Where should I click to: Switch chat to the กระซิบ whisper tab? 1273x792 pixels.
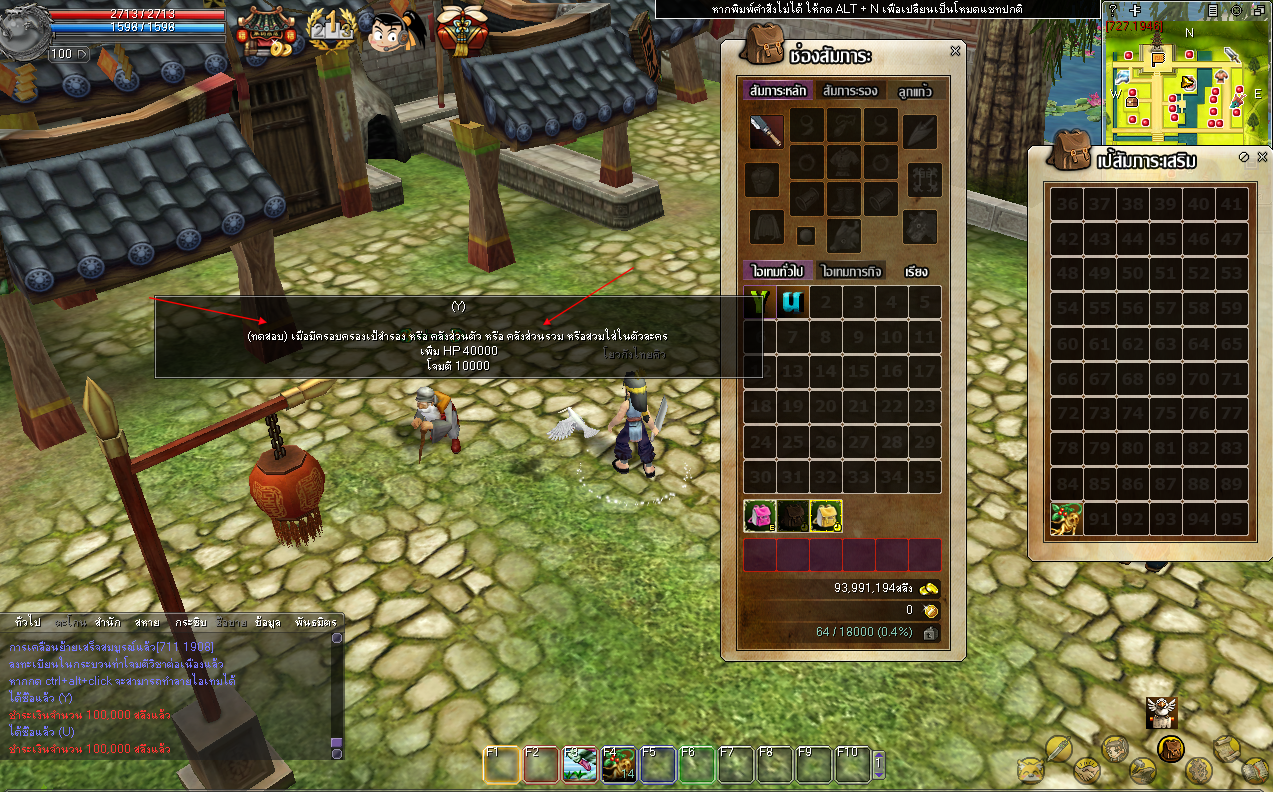tap(190, 622)
